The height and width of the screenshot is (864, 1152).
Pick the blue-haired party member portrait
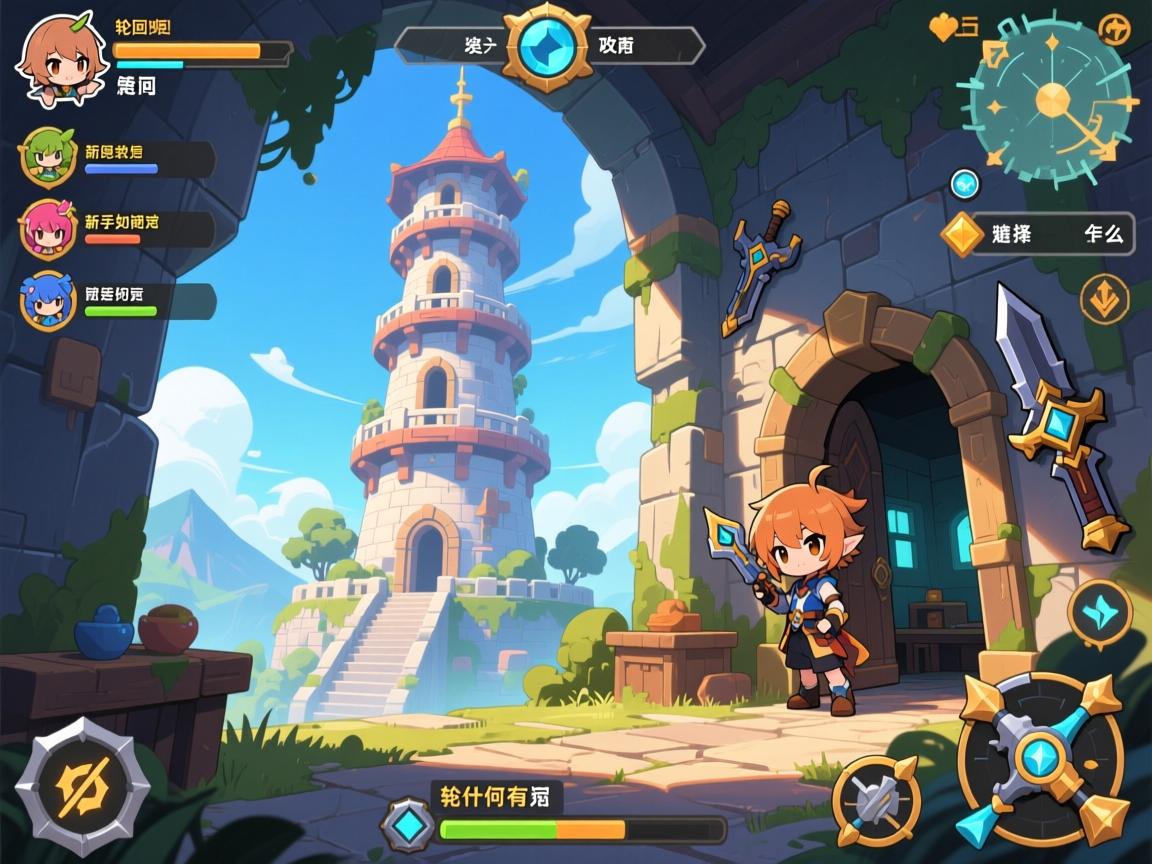(47, 300)
